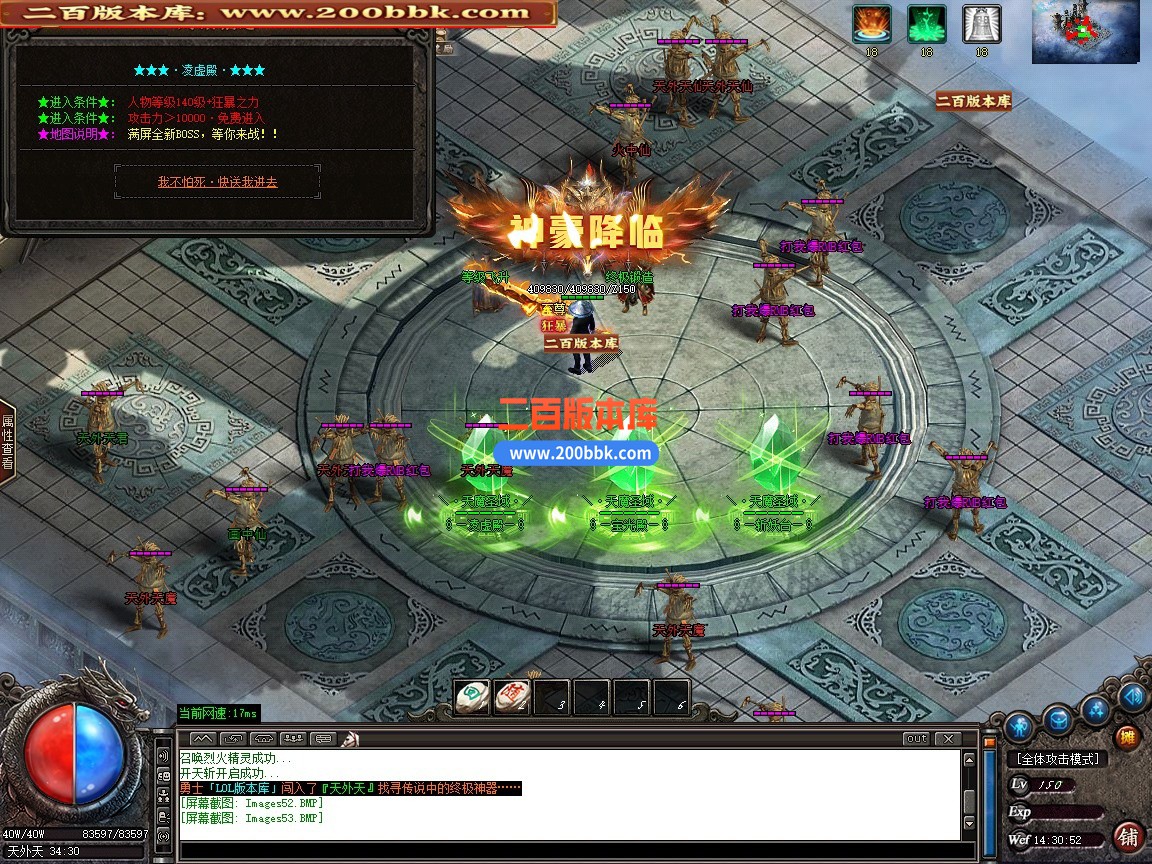
Task: Select the silver bell buff icon
Action: (x=981, y=24)
